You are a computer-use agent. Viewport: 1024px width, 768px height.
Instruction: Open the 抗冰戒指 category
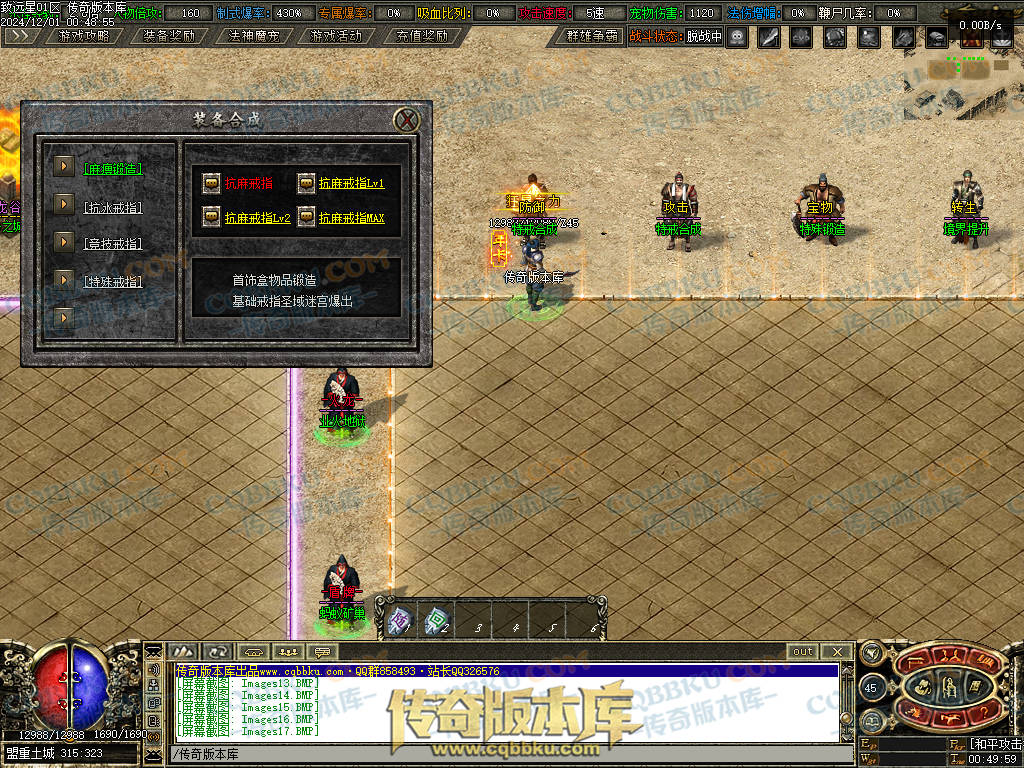(x=113, y=207)
